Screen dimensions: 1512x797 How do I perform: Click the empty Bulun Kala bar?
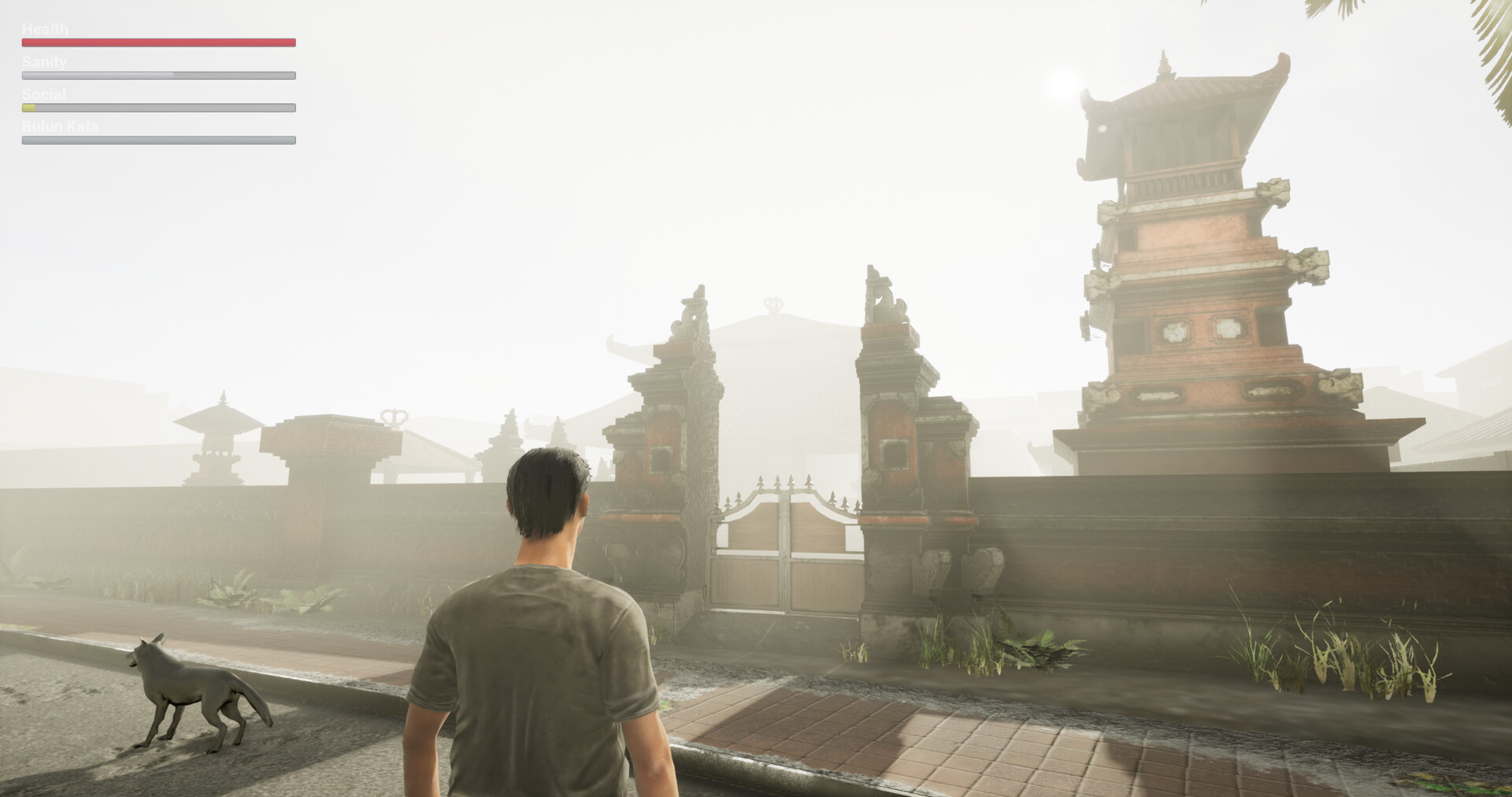pyautogui.click(x=157, y=140)
